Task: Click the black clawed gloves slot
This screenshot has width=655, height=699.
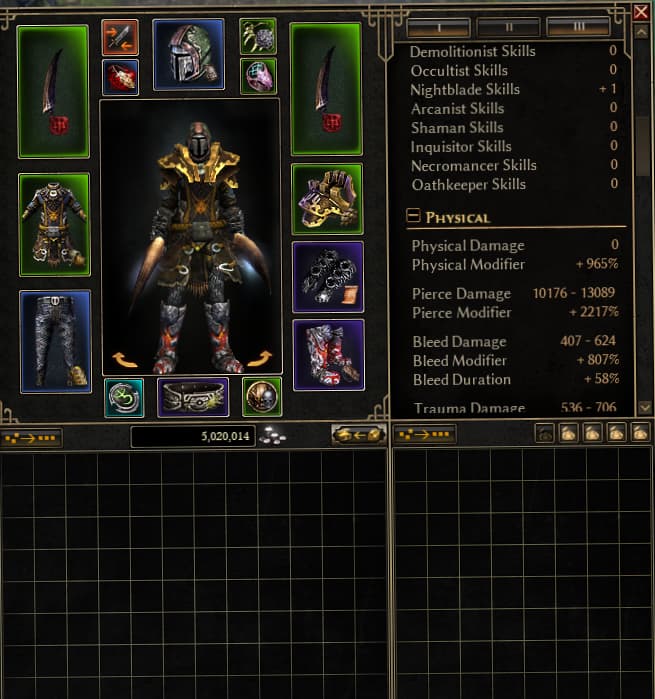Action: pyautogui.click(x=327, y=276)
